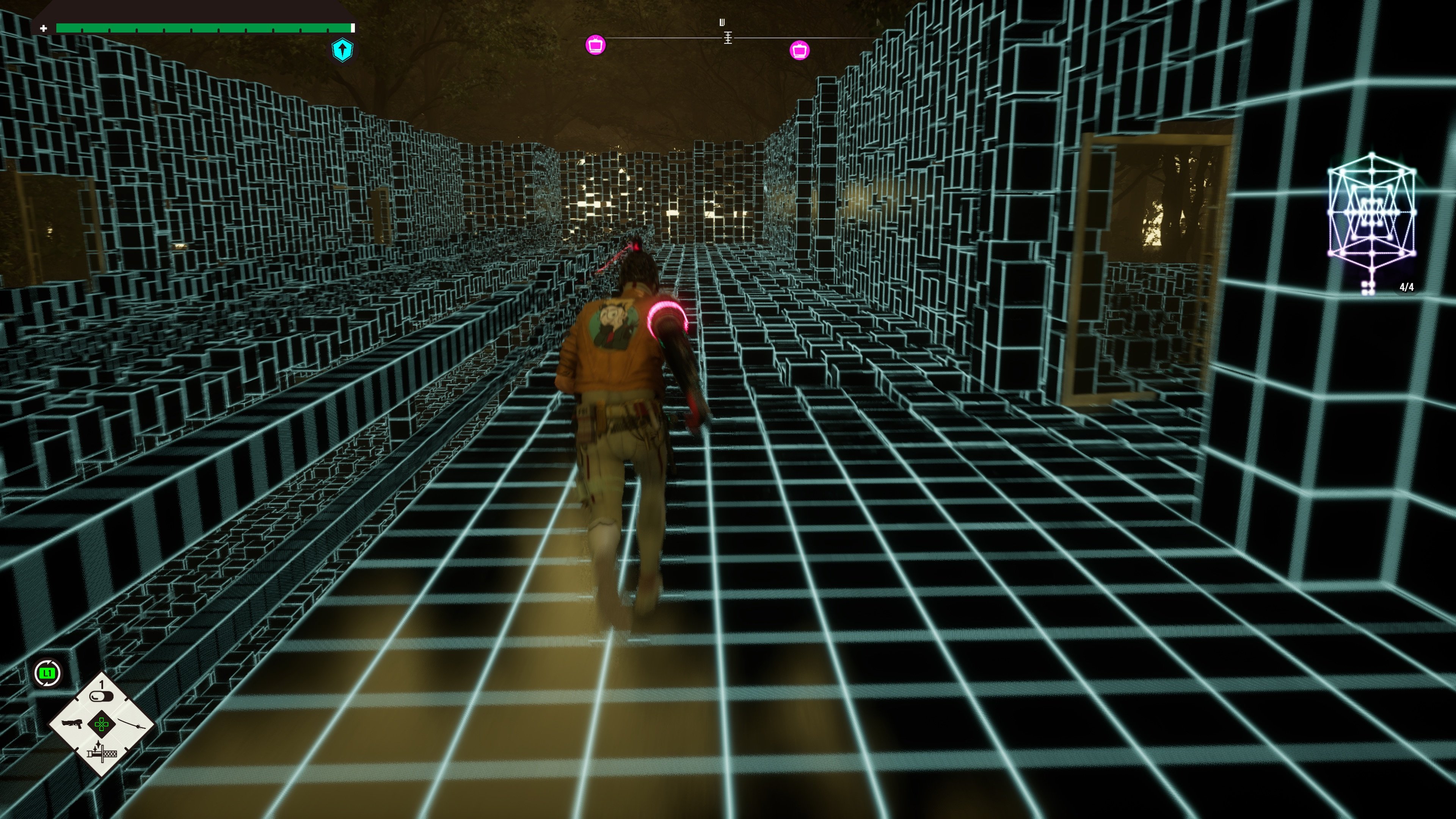Select the left pink TV compass marker
This screenshot has height=819, width=1456.
click(595, 44)
